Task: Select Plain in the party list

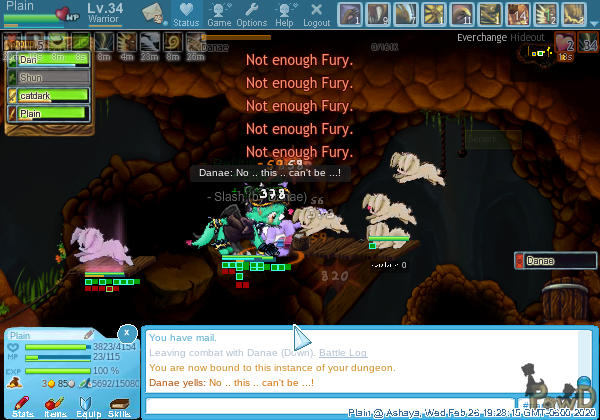Action: 50,113
